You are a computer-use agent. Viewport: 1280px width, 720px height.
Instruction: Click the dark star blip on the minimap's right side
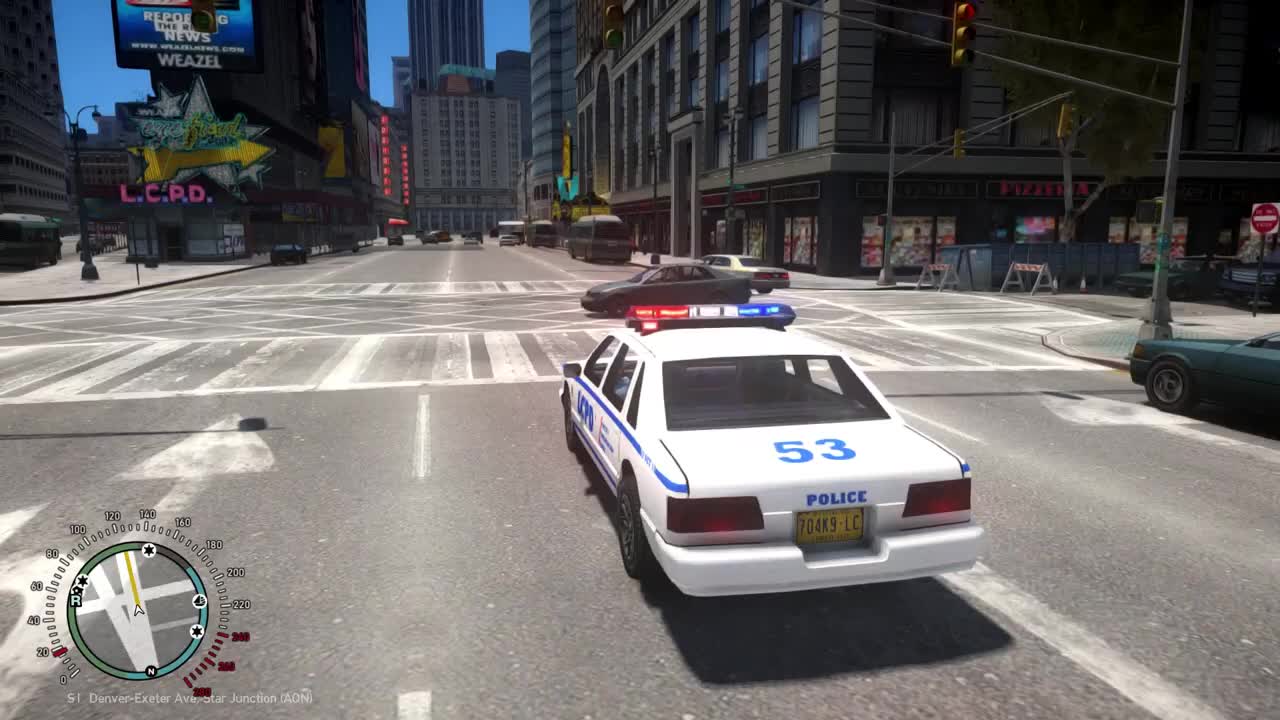pos(195,631)
